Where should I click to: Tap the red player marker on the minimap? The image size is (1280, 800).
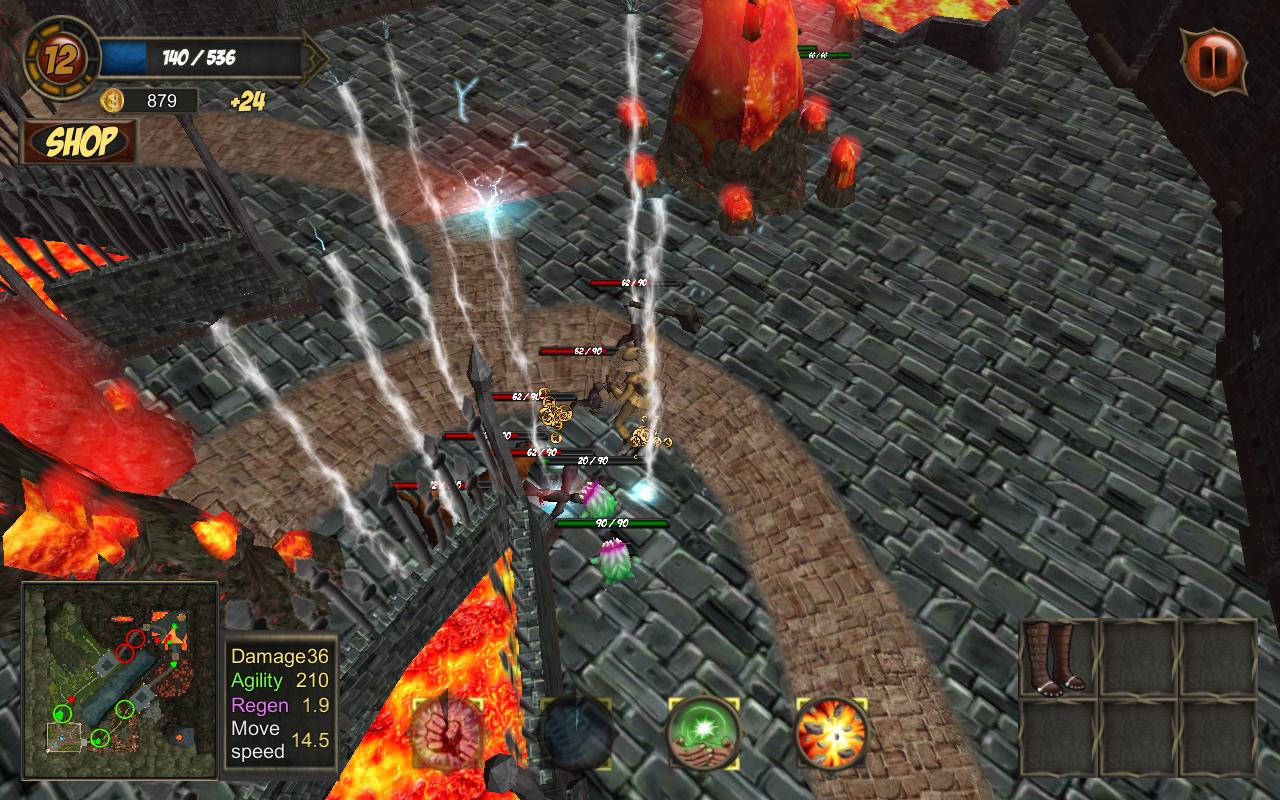coord(70,697)
